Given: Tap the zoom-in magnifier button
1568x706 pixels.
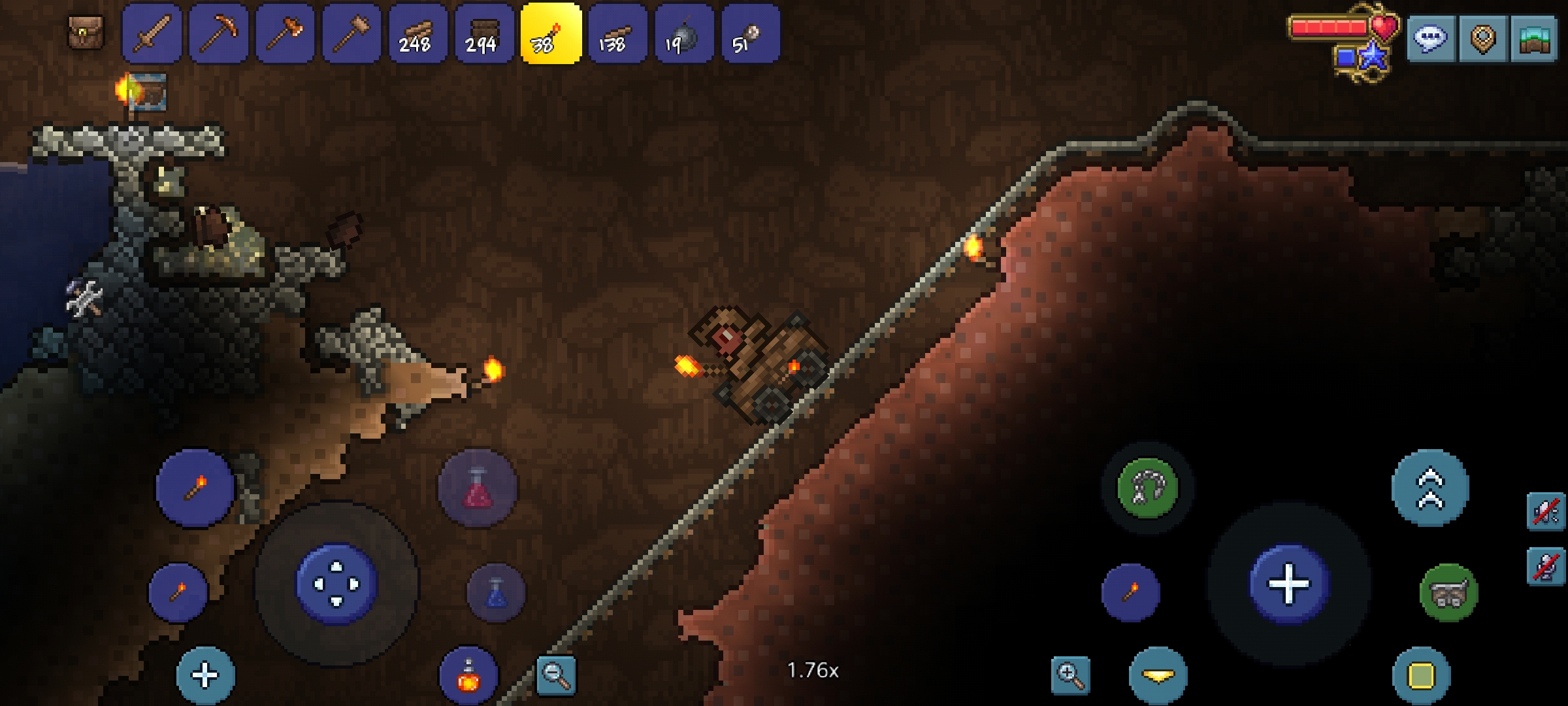Looking at the screenshot, I should [1071, 675].
